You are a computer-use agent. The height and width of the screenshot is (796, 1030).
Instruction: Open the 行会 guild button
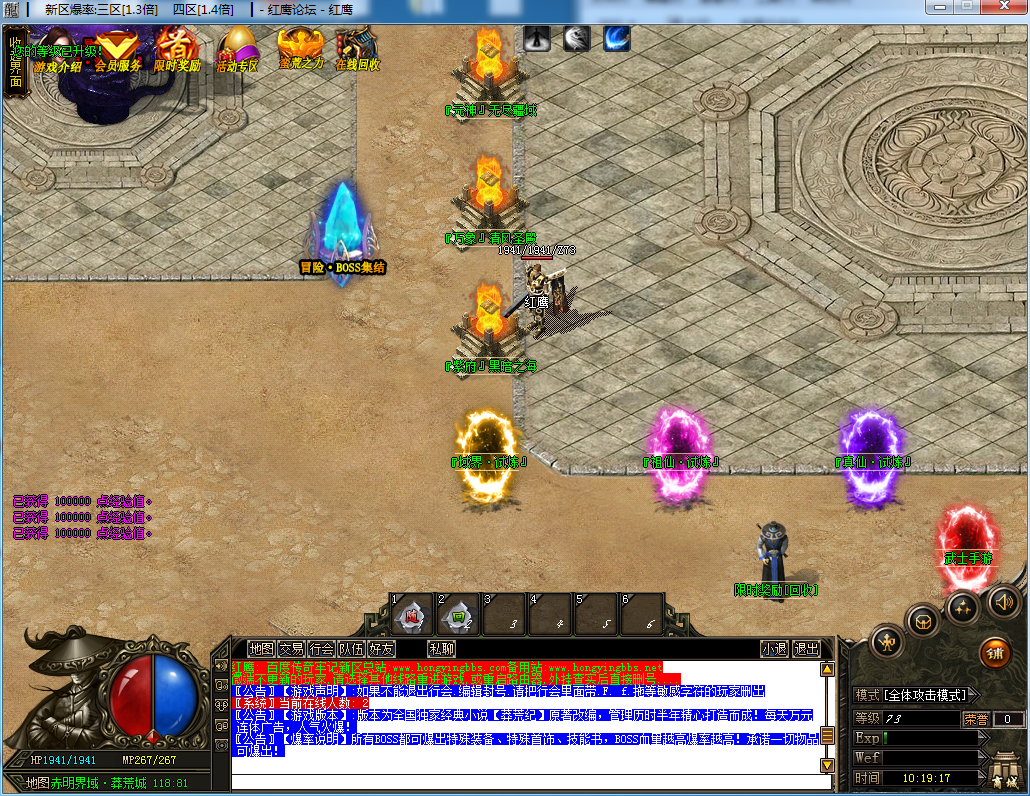click(321, 649)
